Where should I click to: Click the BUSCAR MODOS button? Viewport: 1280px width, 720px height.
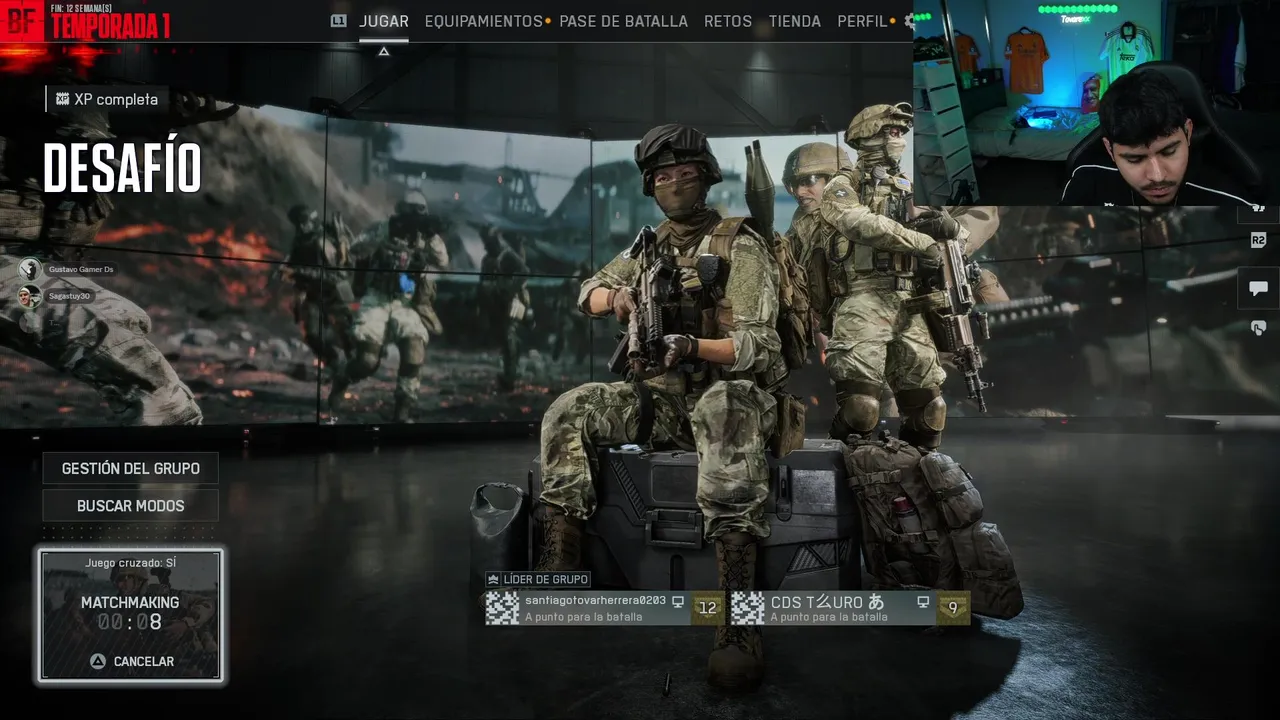click(x=130, y=506)
